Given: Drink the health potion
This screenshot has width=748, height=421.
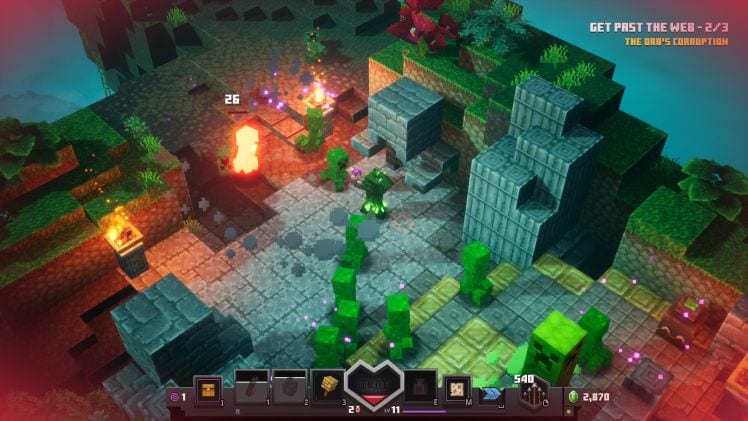Looking at the screenshot, I should click(418, 389).
